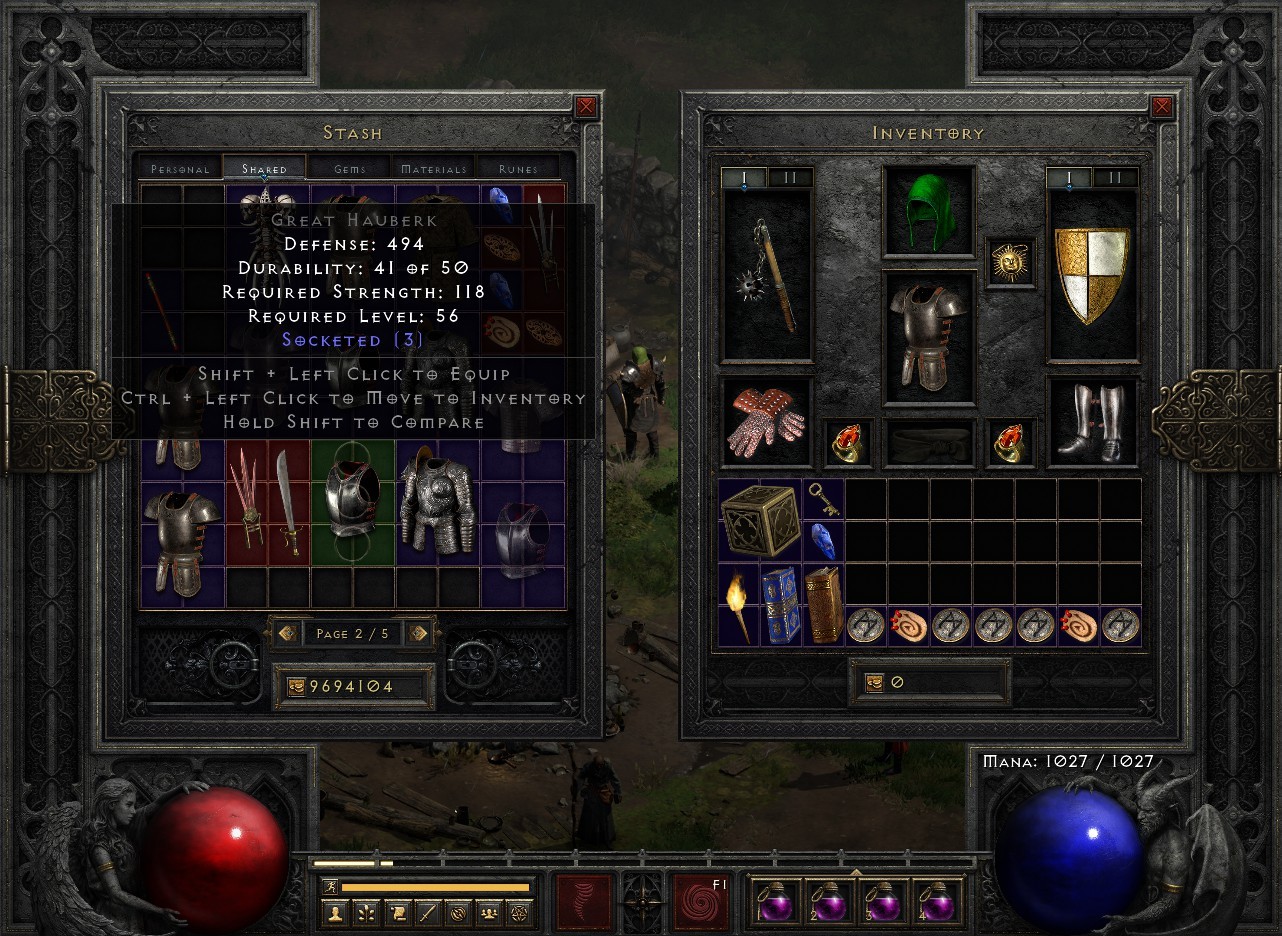1282x936 pixels.
Task: Open the Gems stash tab
Action: (349, 168)
